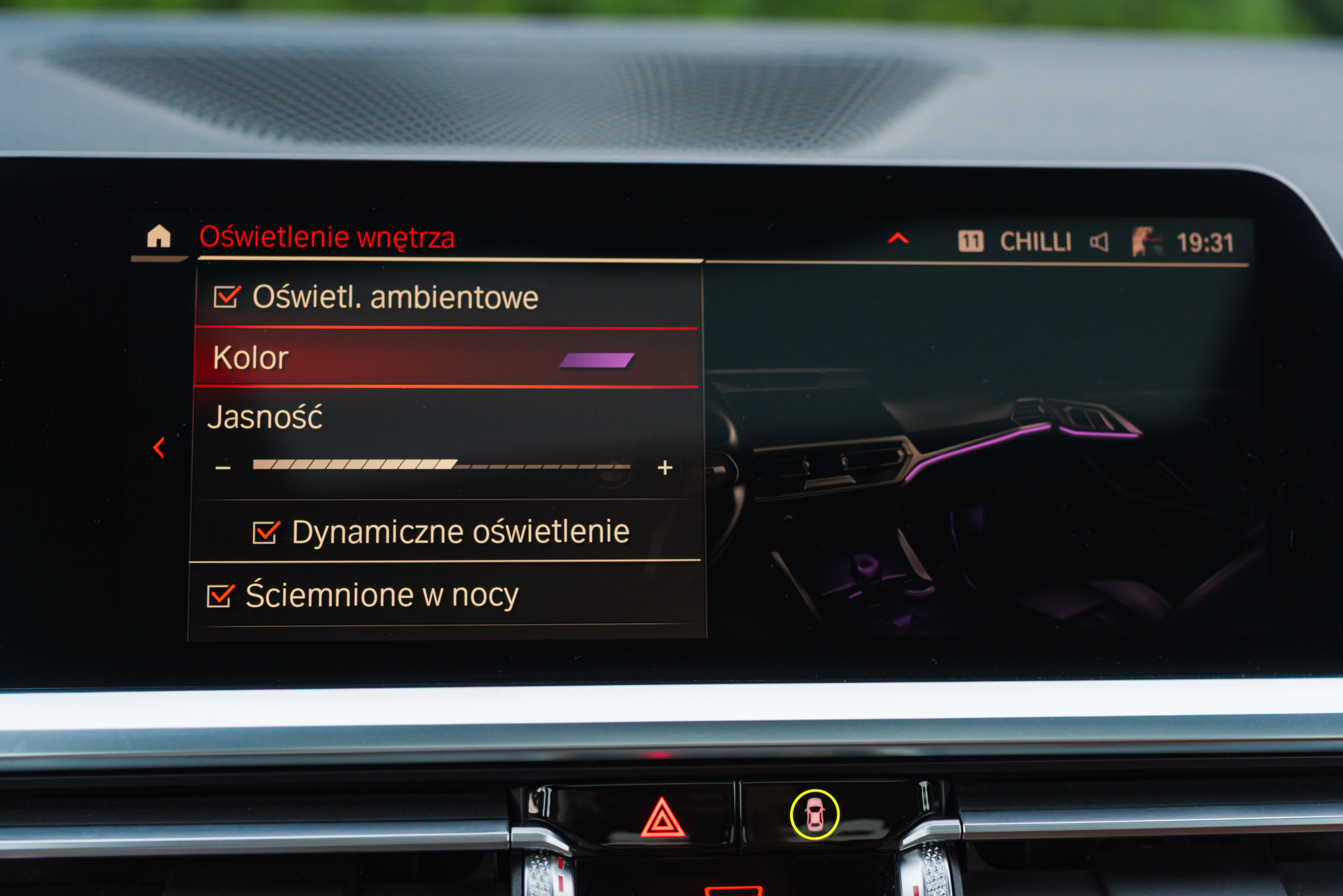The width and height of the screenshot is (1343, 896).
Task: Select the purple color swatch
Action: [597, 360]
